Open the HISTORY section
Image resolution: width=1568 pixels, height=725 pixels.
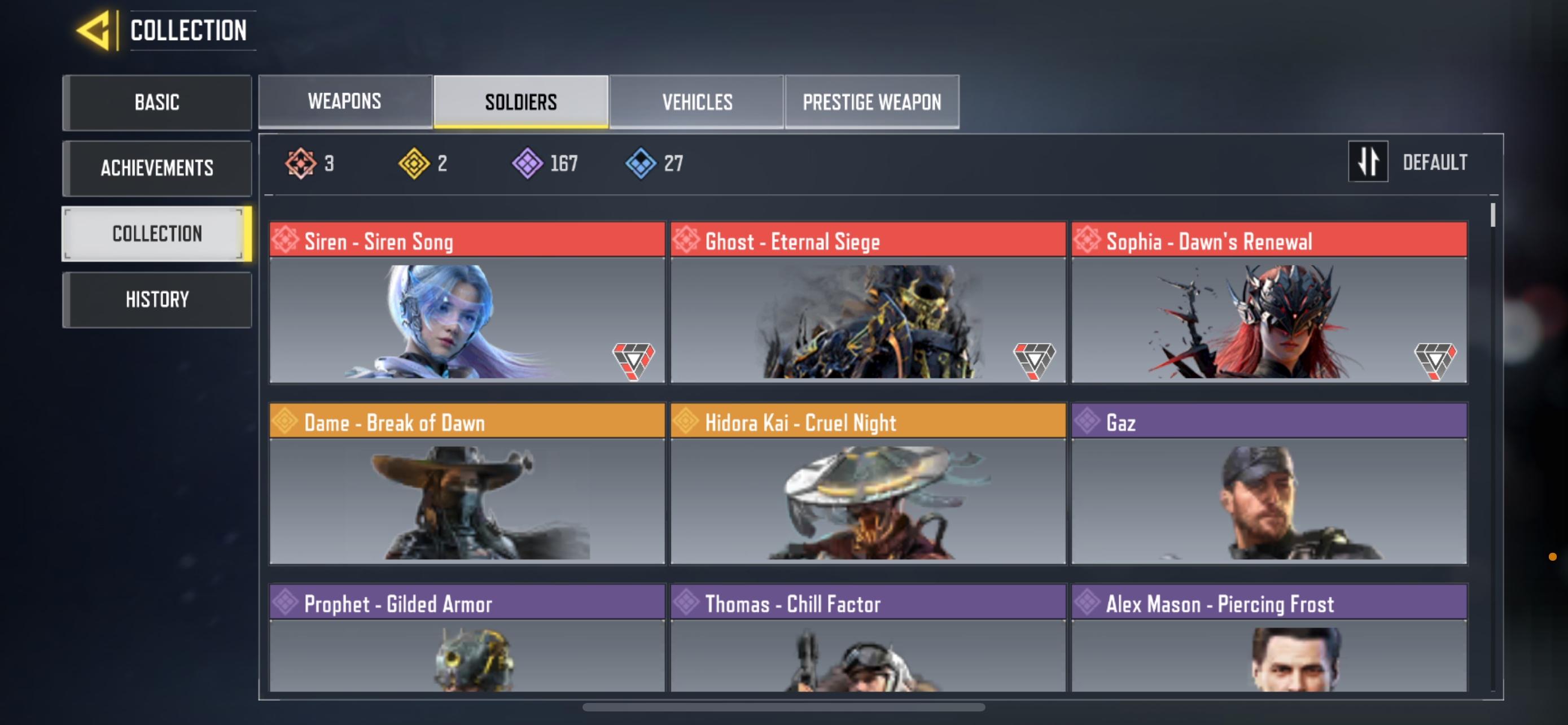pyautogui.click(x=156, y=299)
